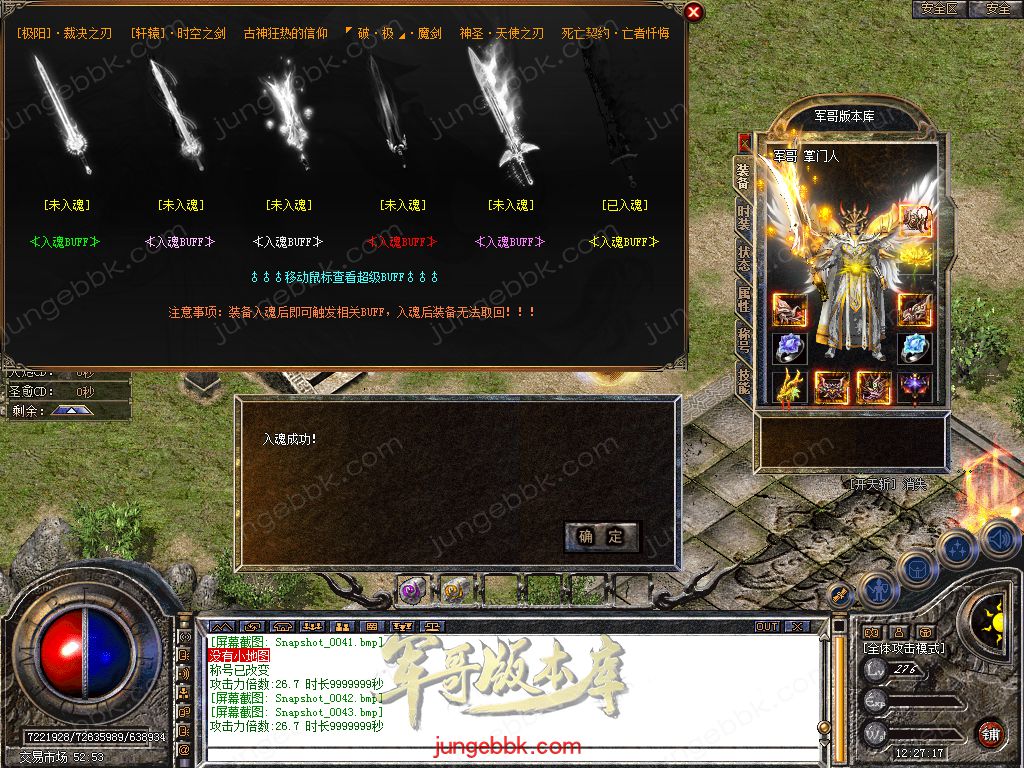Click the OUT button above chat
Image resolution: width=1024 pixels, height=768 pixels.
(767, 626)
